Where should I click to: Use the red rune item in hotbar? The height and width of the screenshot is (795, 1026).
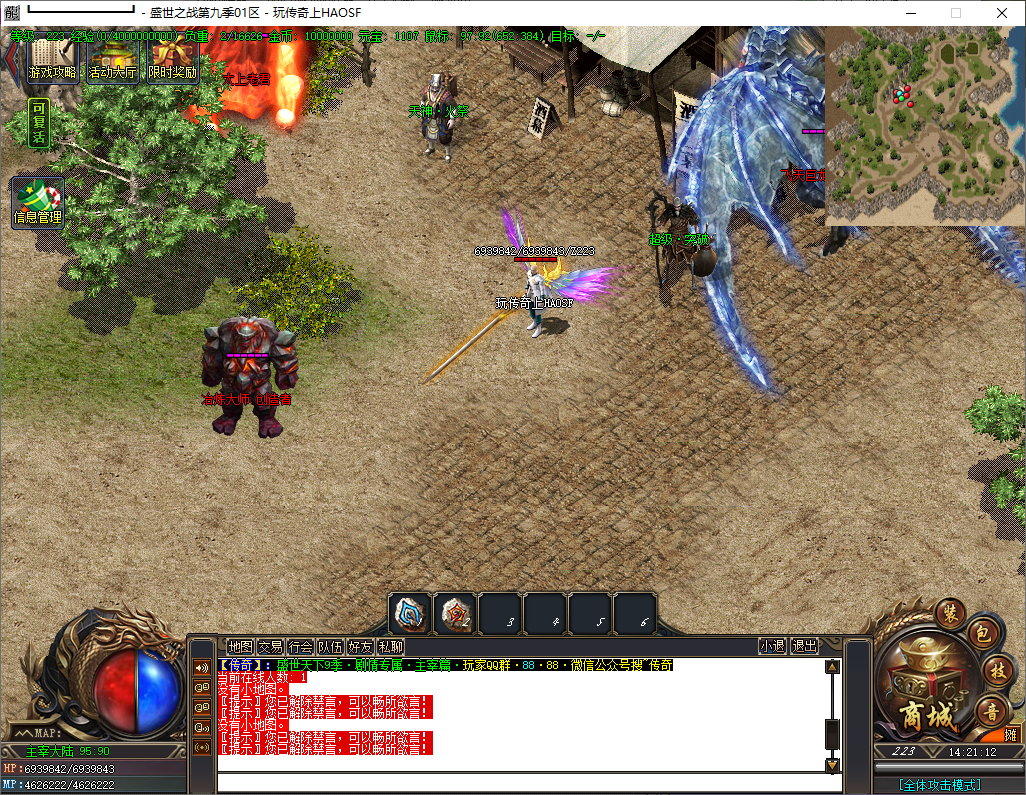point(455,613)
